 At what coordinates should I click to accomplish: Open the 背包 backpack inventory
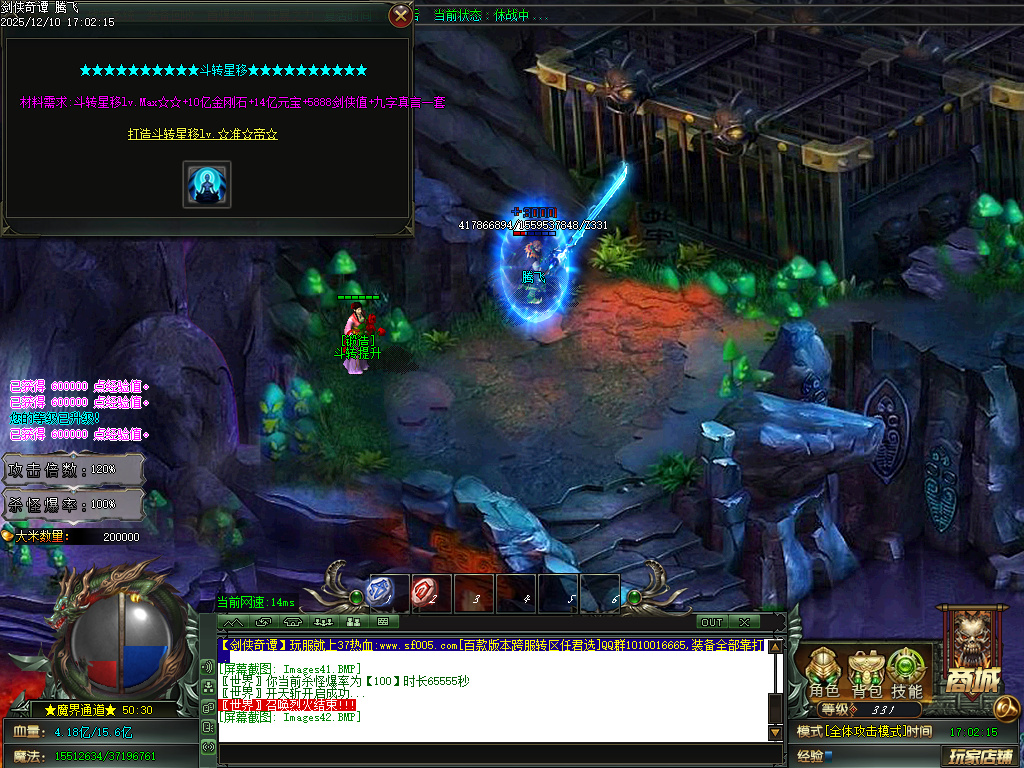point(866,673)
